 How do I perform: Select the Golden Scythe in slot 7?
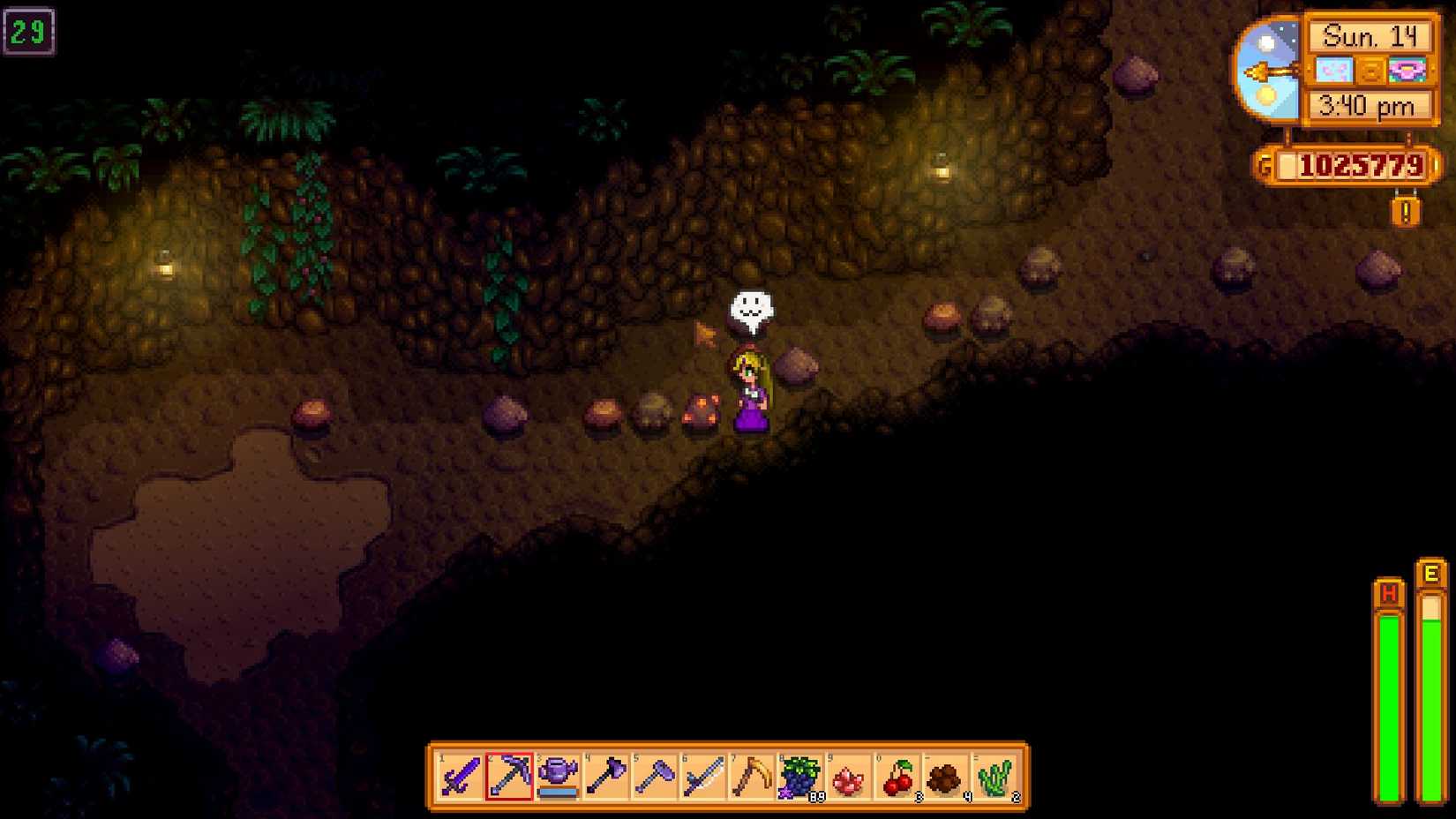tap(754, 777)
